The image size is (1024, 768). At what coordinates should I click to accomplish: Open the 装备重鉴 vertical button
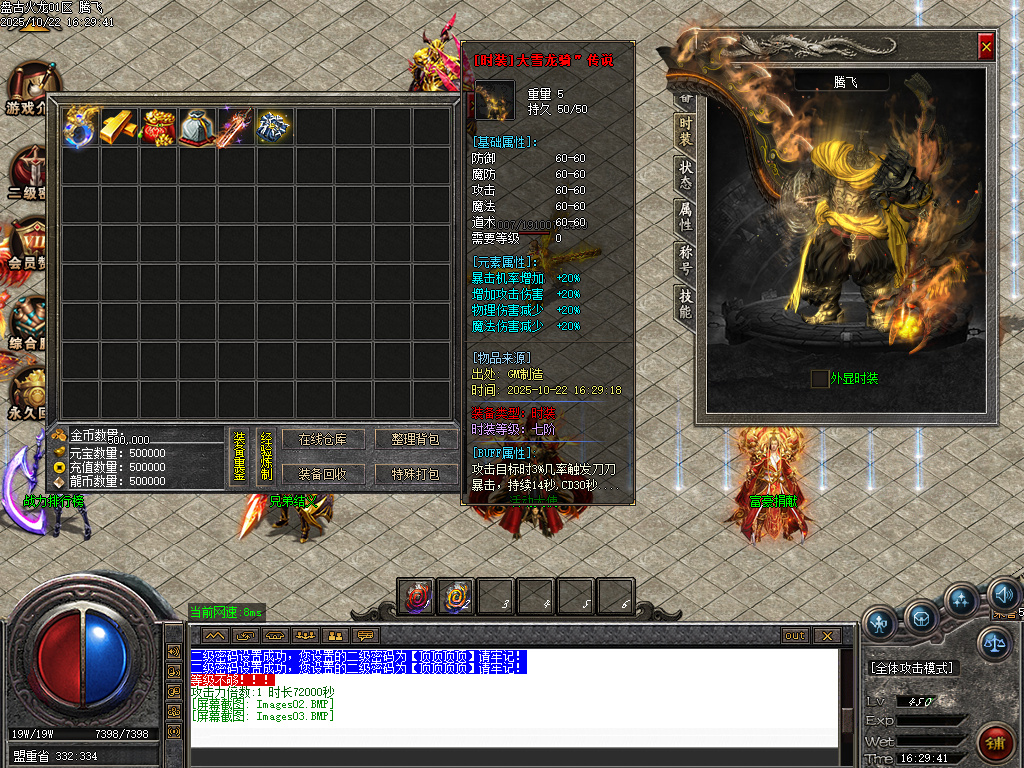tap(240, 456)
